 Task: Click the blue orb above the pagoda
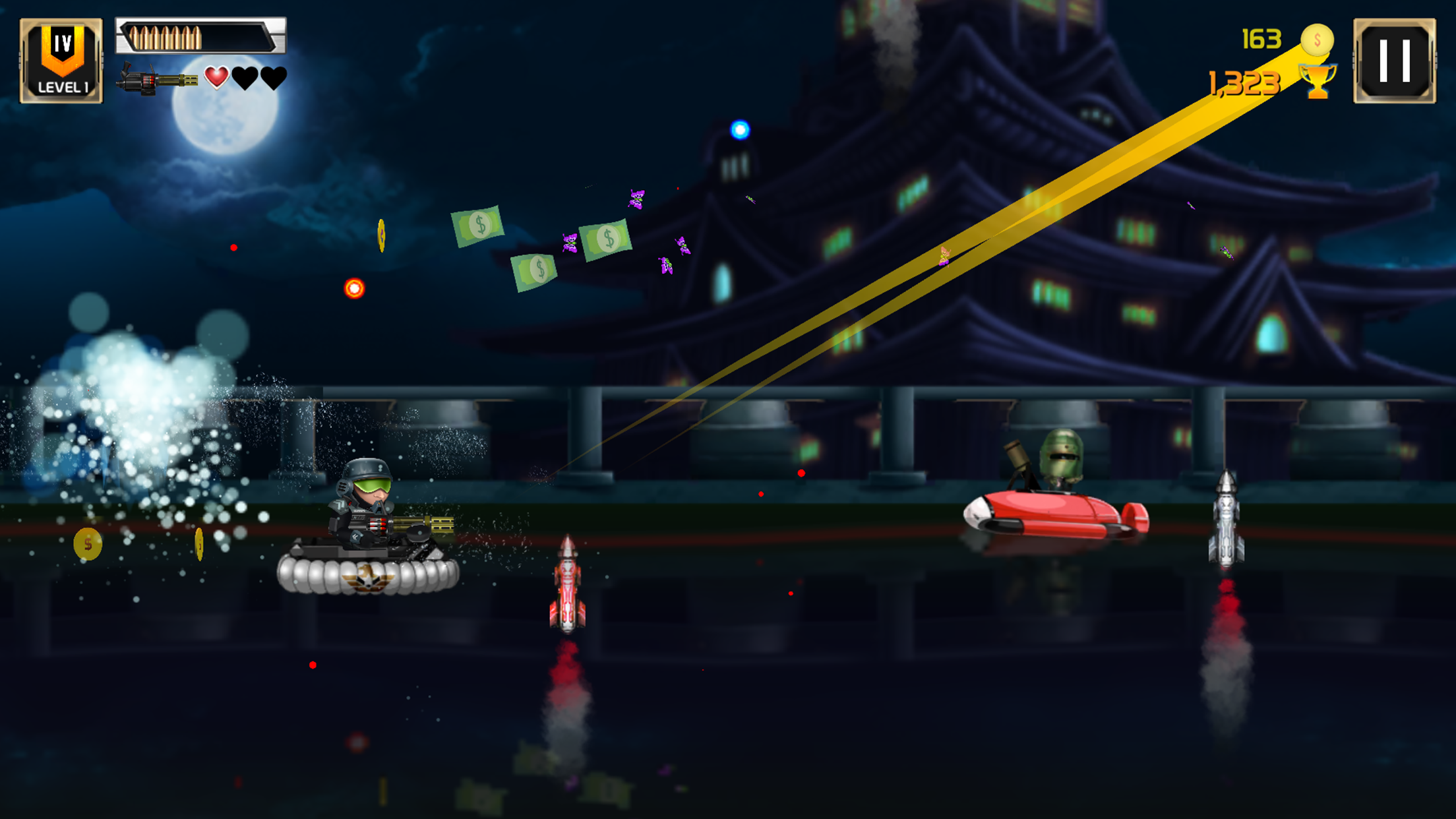pos(739,131)
